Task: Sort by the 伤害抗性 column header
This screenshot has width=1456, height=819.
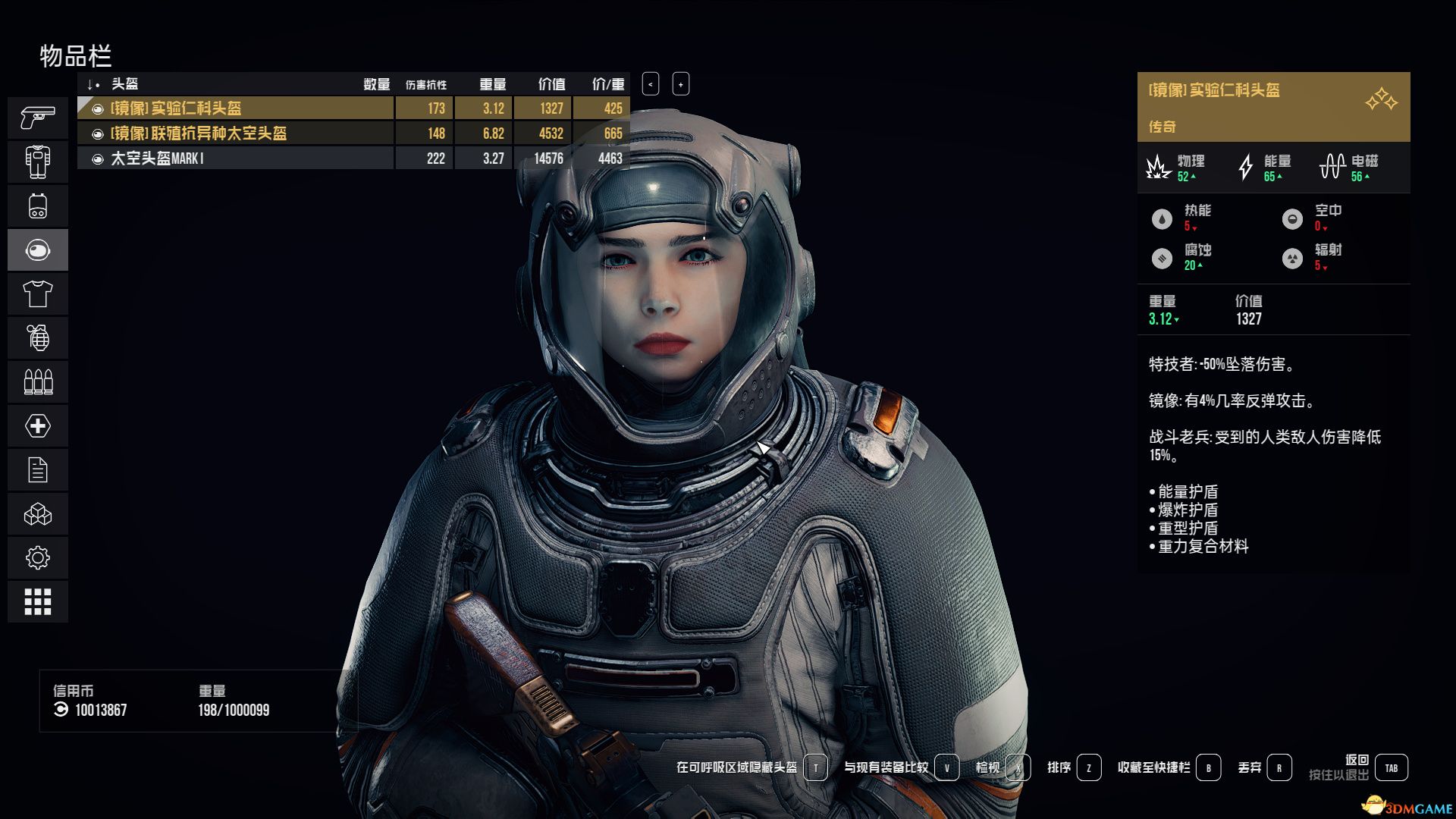Action: (x=425, y=84)
